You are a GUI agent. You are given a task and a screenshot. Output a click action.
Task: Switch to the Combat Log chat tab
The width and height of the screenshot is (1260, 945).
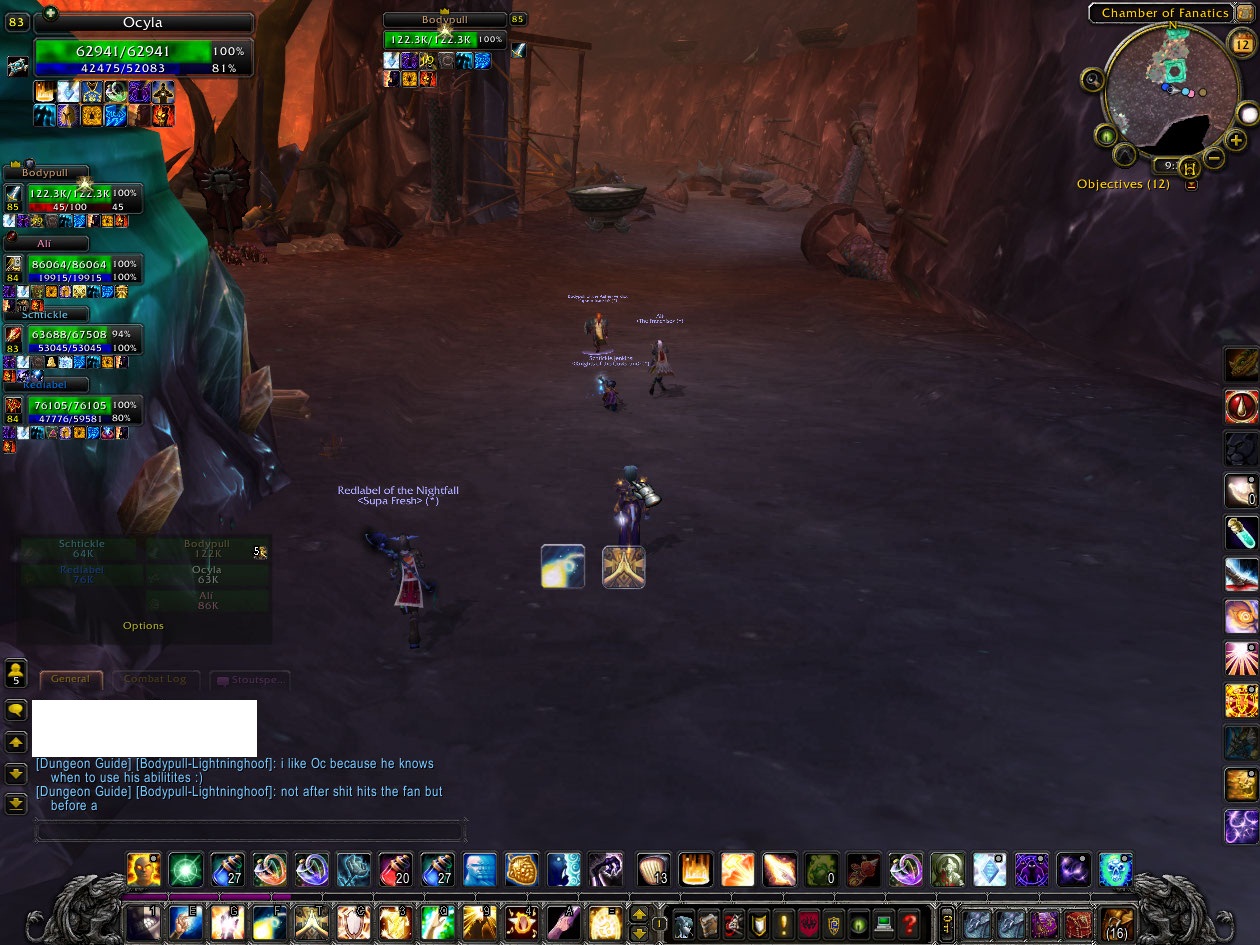tap(155, 679)
